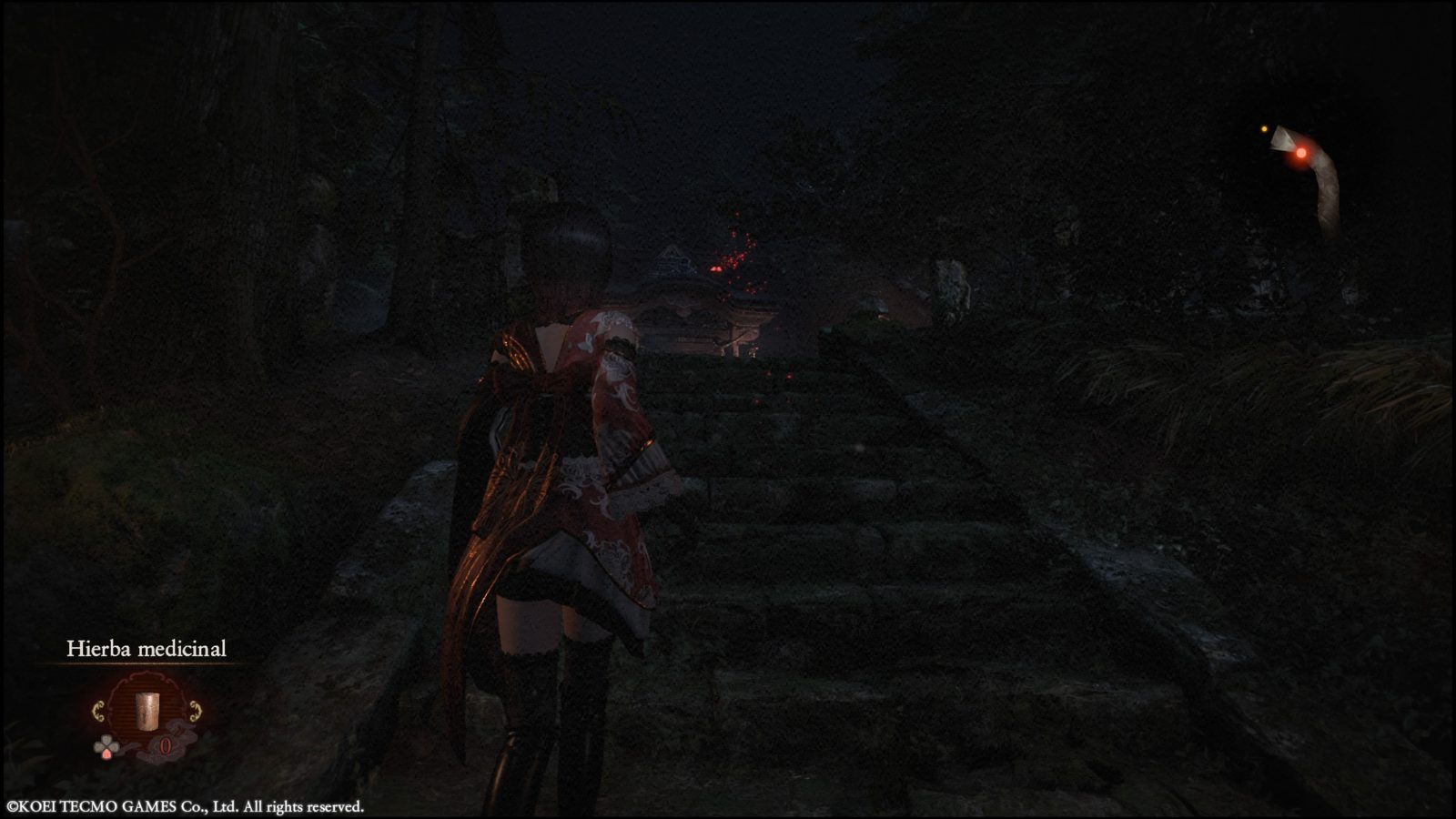
Task: Toggle the highlighted lower D-pad direction
Action: point(106,755)
